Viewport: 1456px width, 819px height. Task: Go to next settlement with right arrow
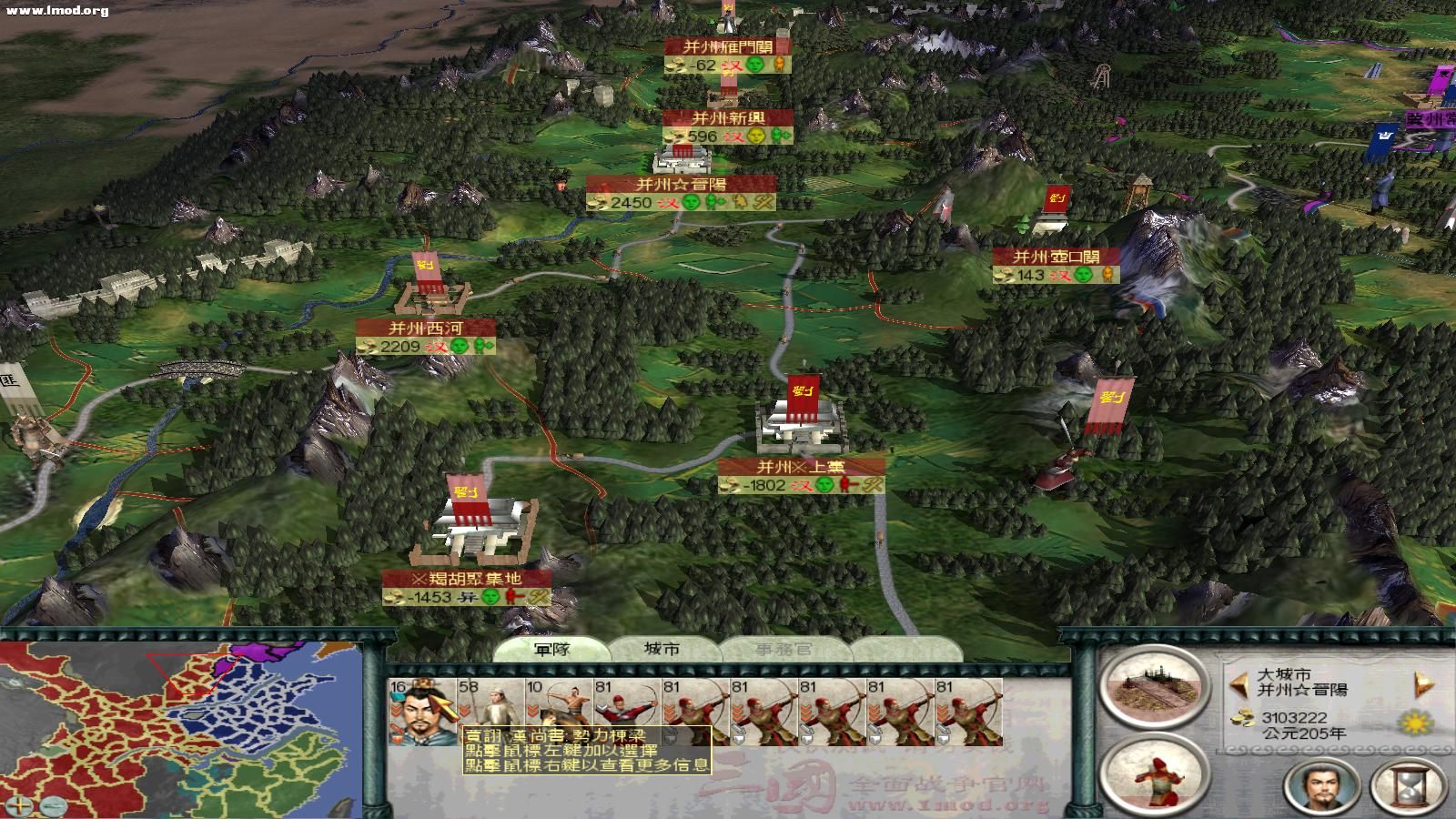pyautogui.click(x=1424, y=682)
